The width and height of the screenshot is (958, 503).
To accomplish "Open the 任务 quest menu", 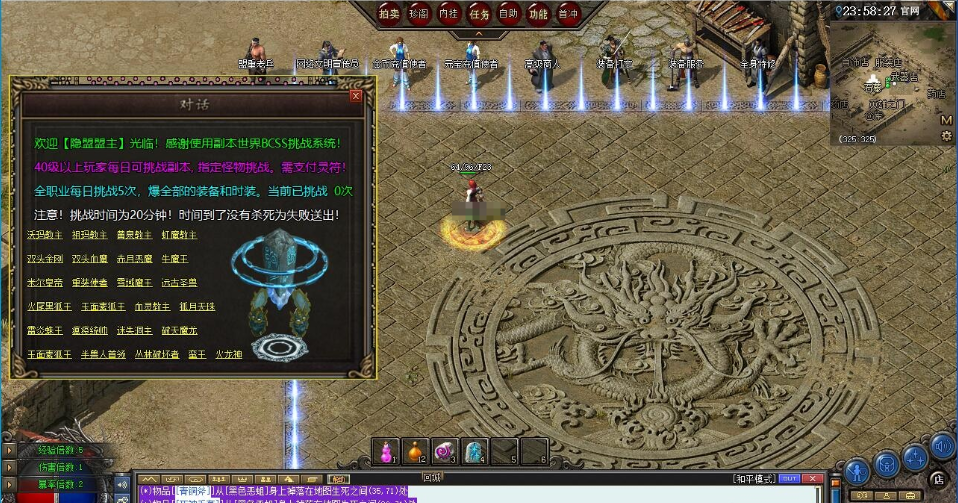I will click(479, 14).
